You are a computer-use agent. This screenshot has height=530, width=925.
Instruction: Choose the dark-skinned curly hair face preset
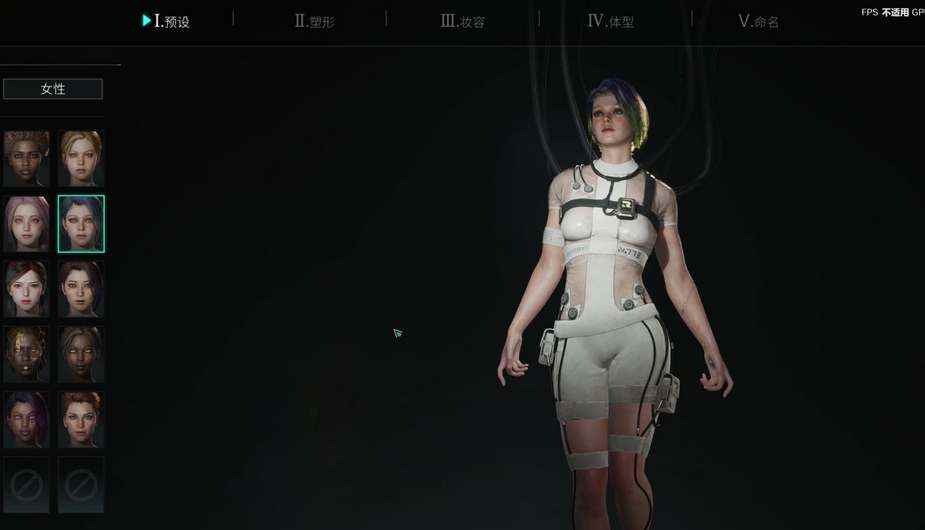click(x=26, y=158)
